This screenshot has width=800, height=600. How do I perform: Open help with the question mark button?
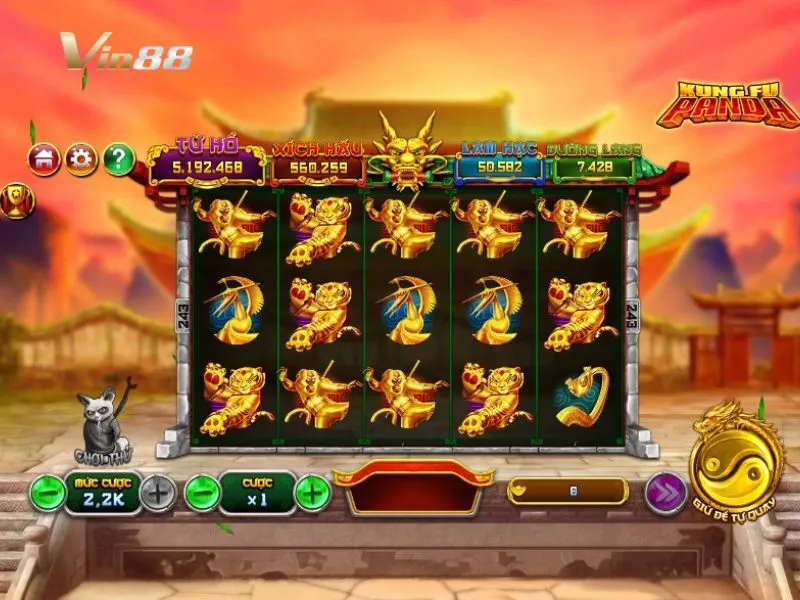click(118, 158)
